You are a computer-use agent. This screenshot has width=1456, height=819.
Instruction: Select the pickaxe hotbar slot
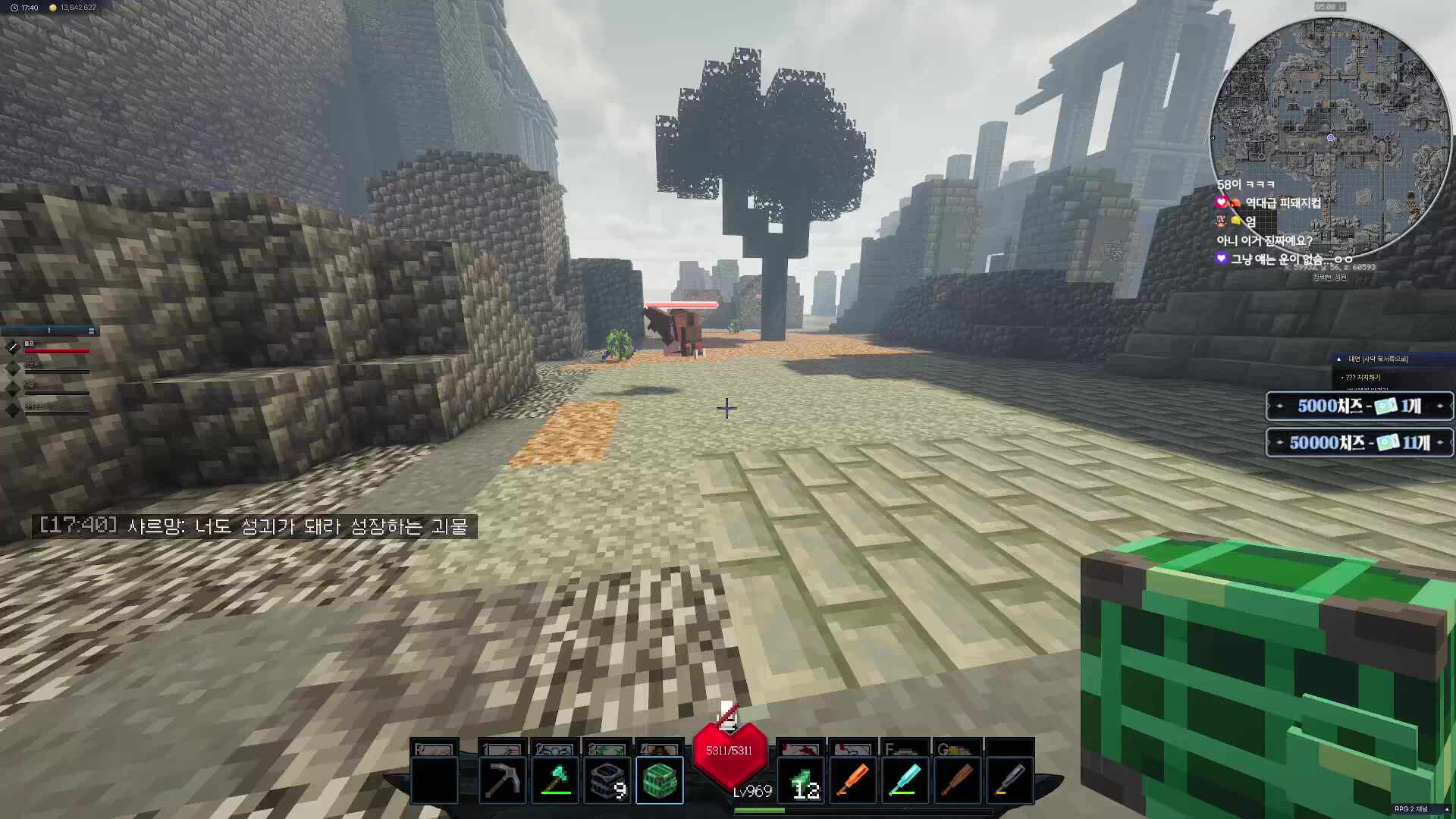click(x=502, y=780)
